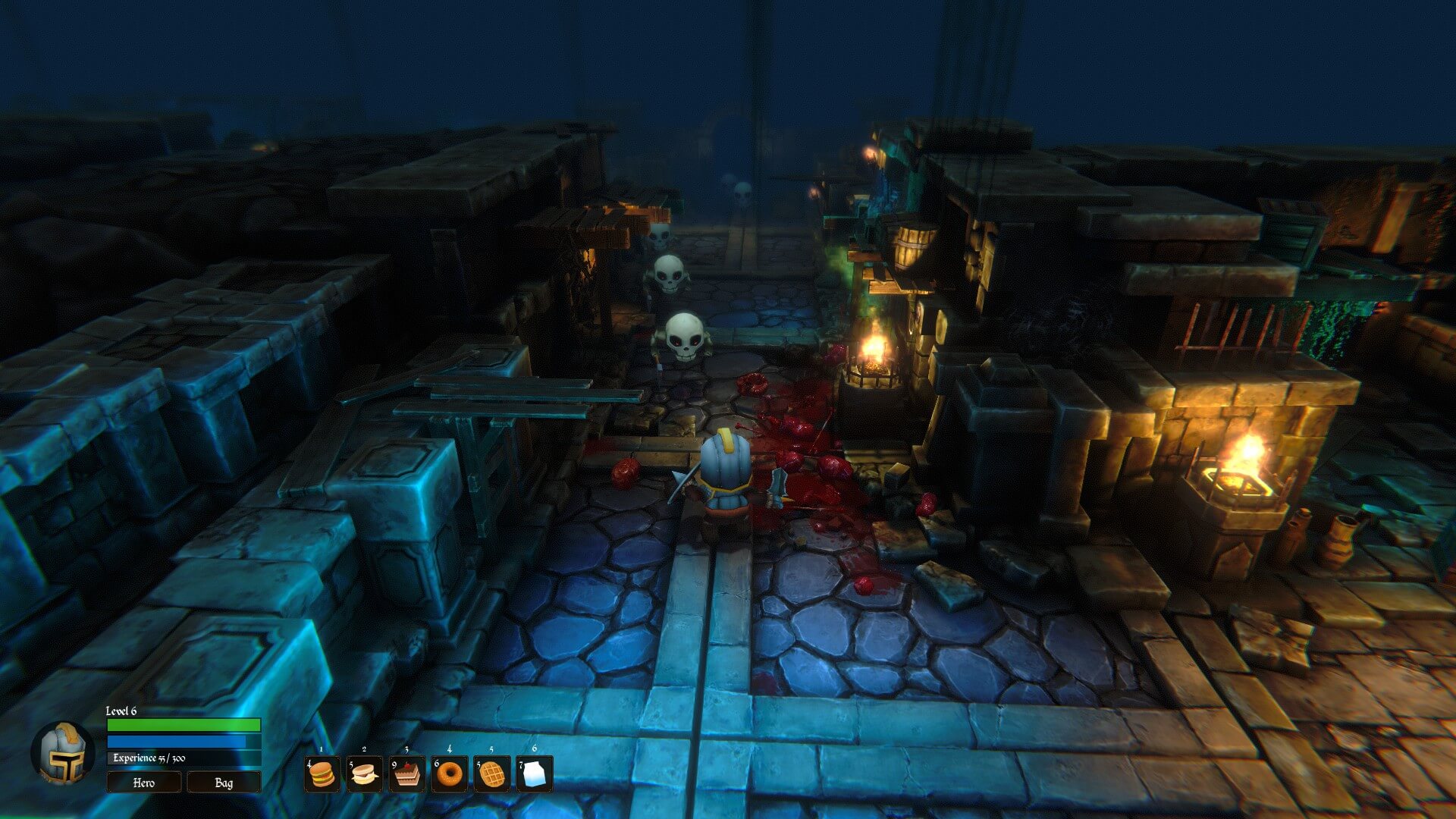This screenshot has height=819, width=1456.
Task: Choose the waffle in the hotbar
Action: [492, 773]
